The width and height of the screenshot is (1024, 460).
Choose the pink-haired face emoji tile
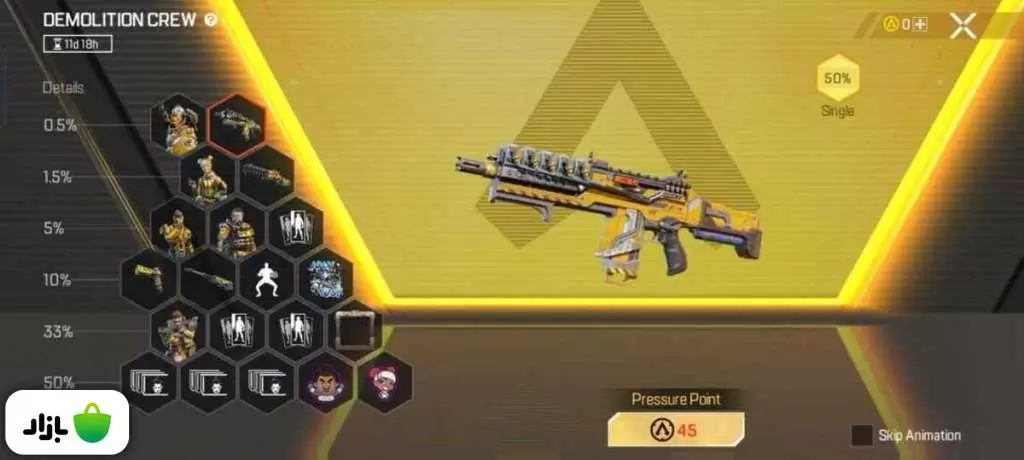[385, 383]
